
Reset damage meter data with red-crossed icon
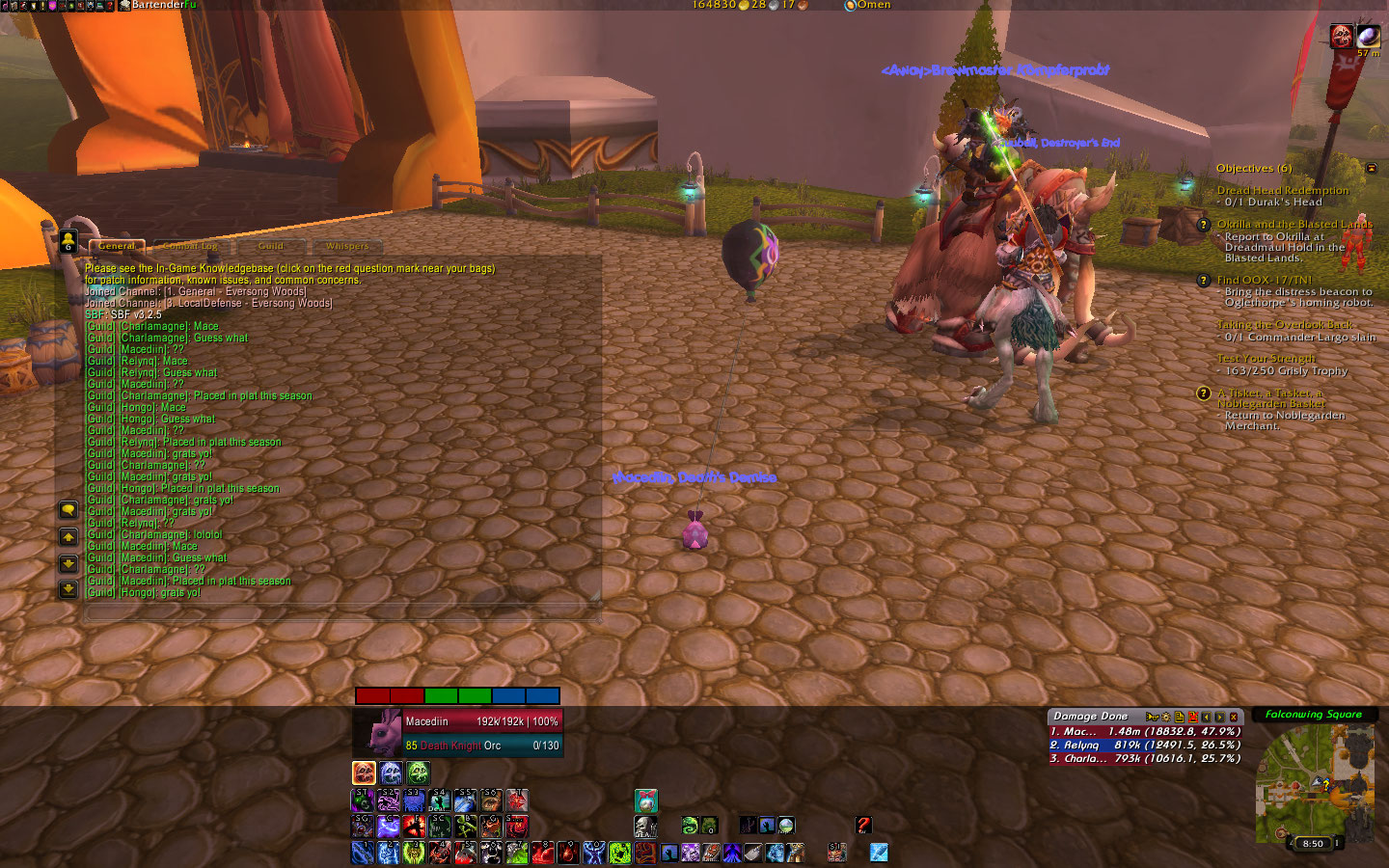[x=1192, y=717]
